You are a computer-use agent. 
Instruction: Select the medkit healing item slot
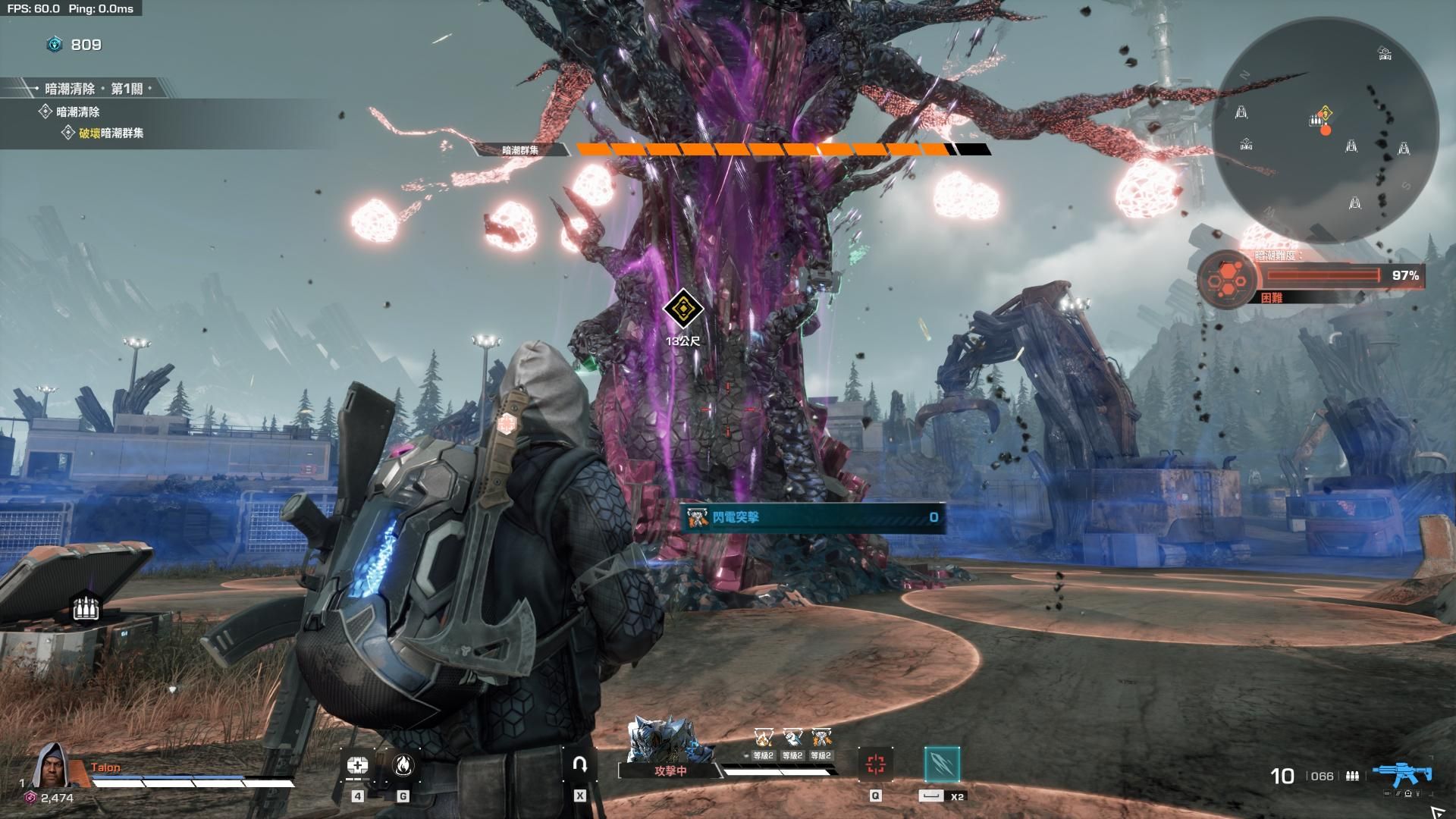pos(357,765)
